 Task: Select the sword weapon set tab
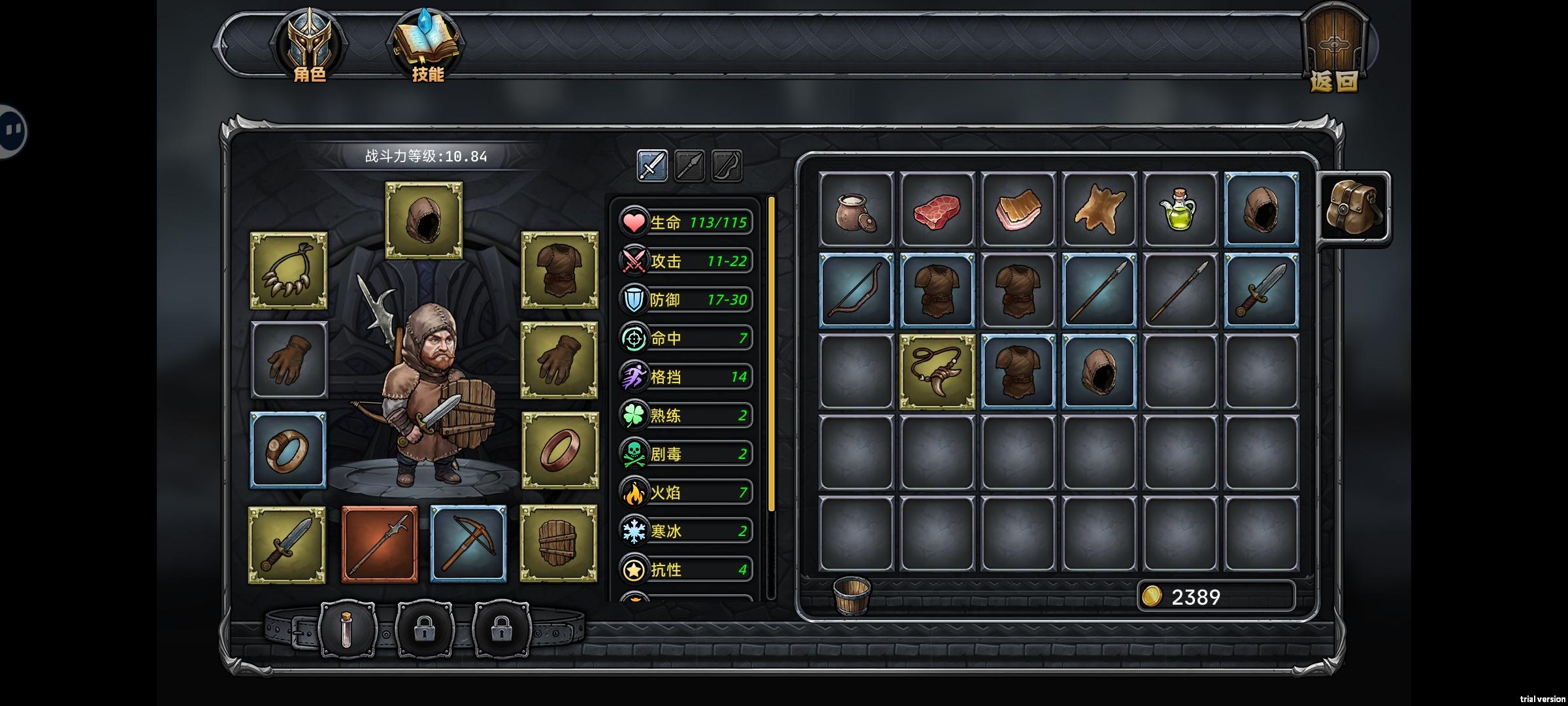pos(652,165)
